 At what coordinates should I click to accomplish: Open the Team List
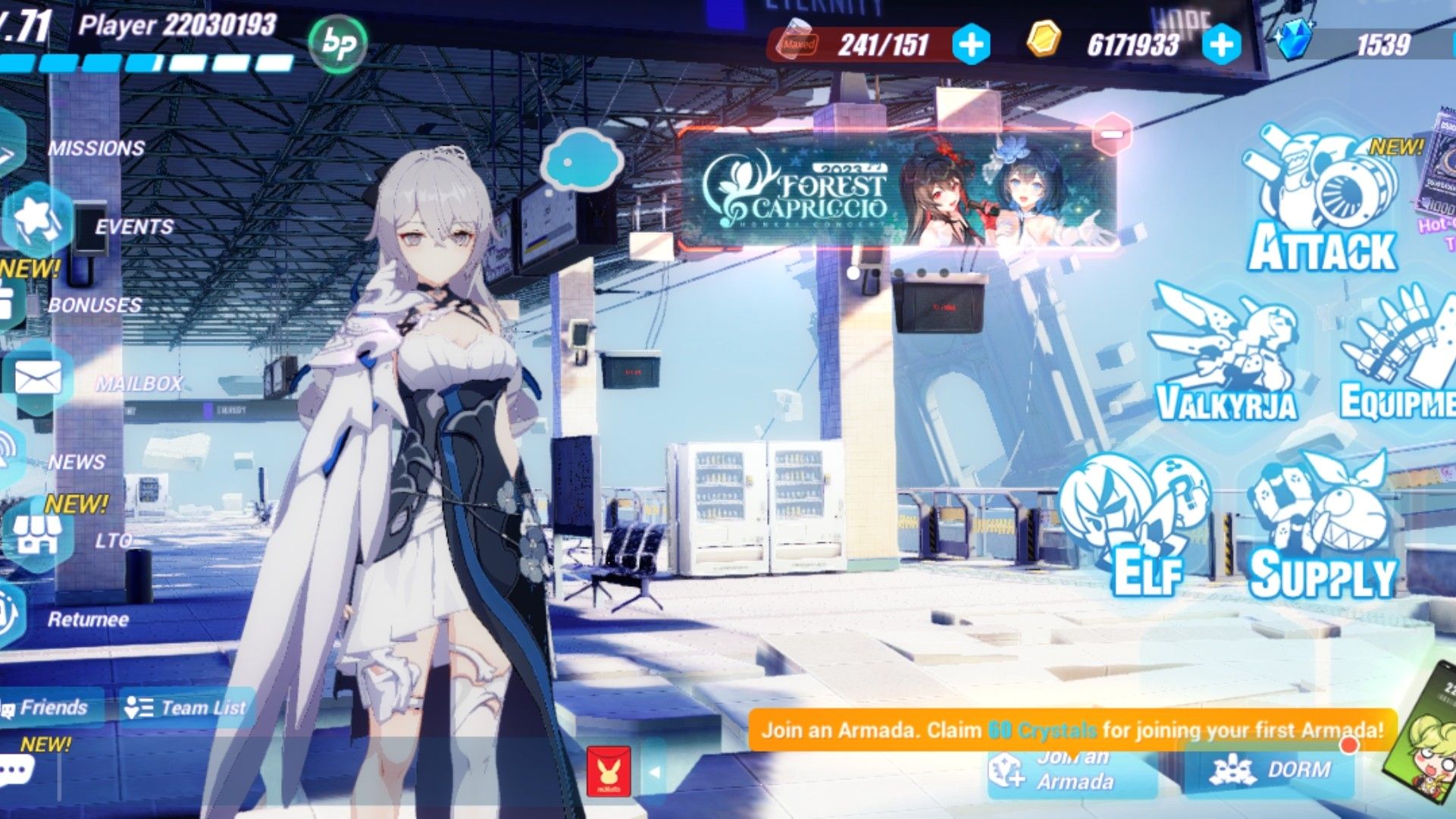[x=185, y=708]
